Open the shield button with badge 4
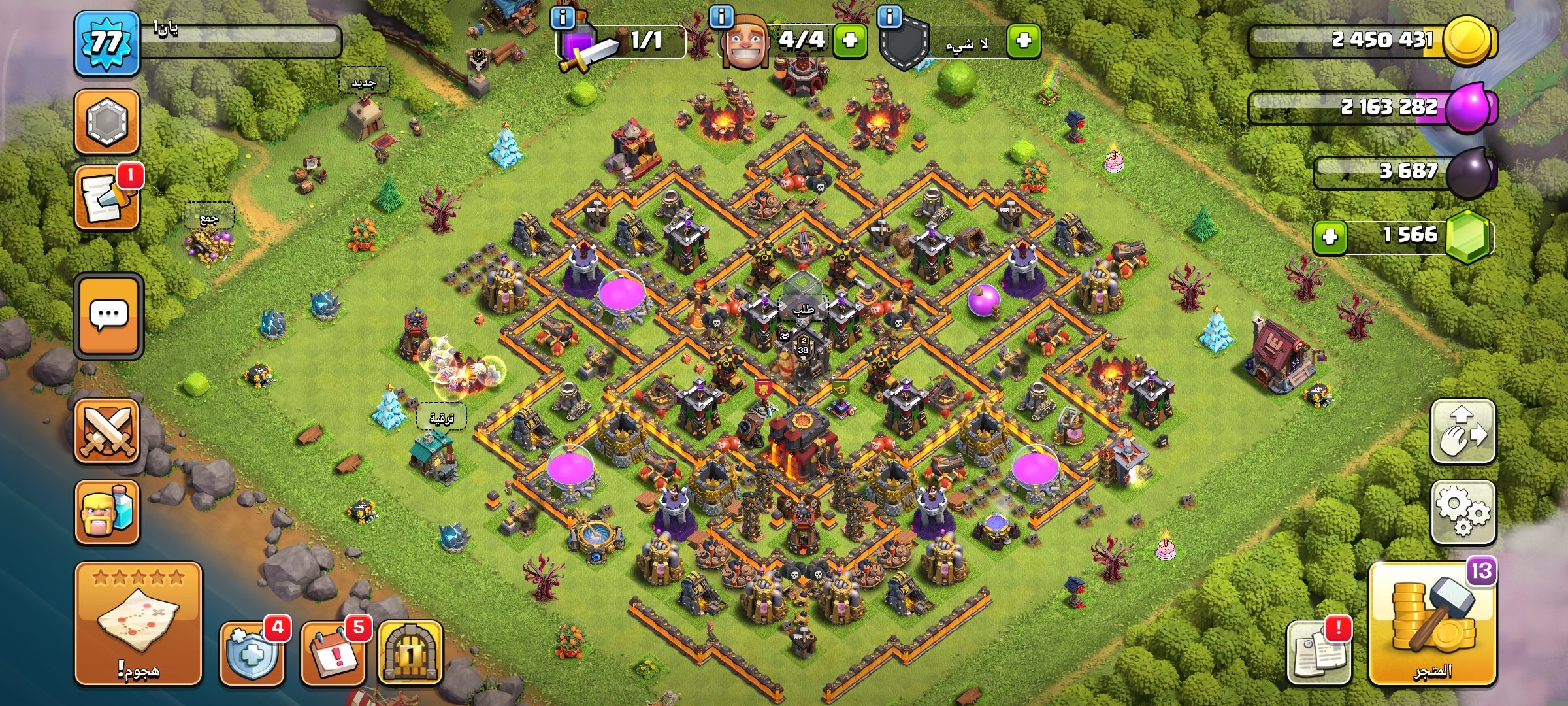Image resolution: width=1568 pixels, height=706 pixels. [x=252, y=653]
